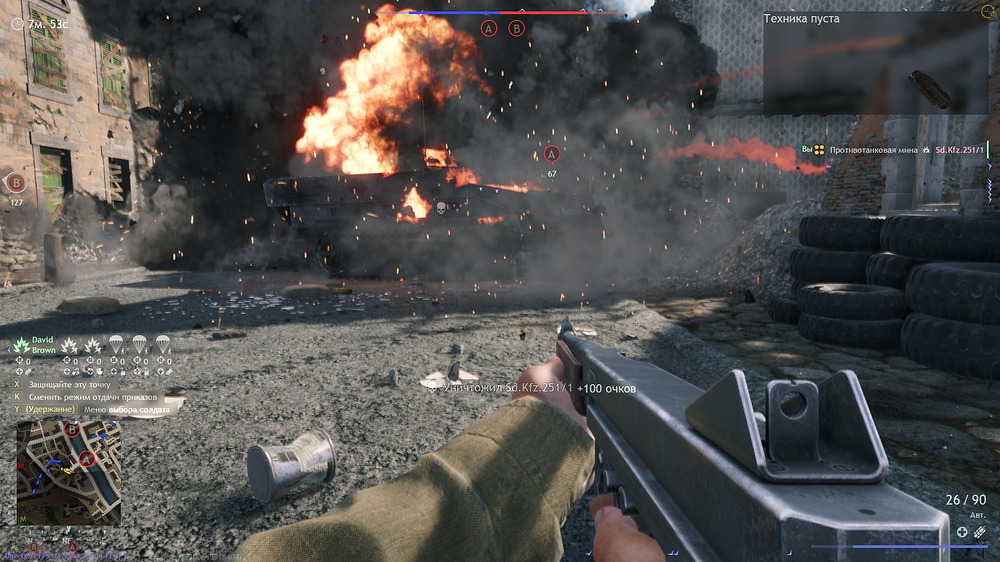Select the explosive pack icon near the ammo counter
Viewport: 1000px width, 562px height.
click(981, 532)
